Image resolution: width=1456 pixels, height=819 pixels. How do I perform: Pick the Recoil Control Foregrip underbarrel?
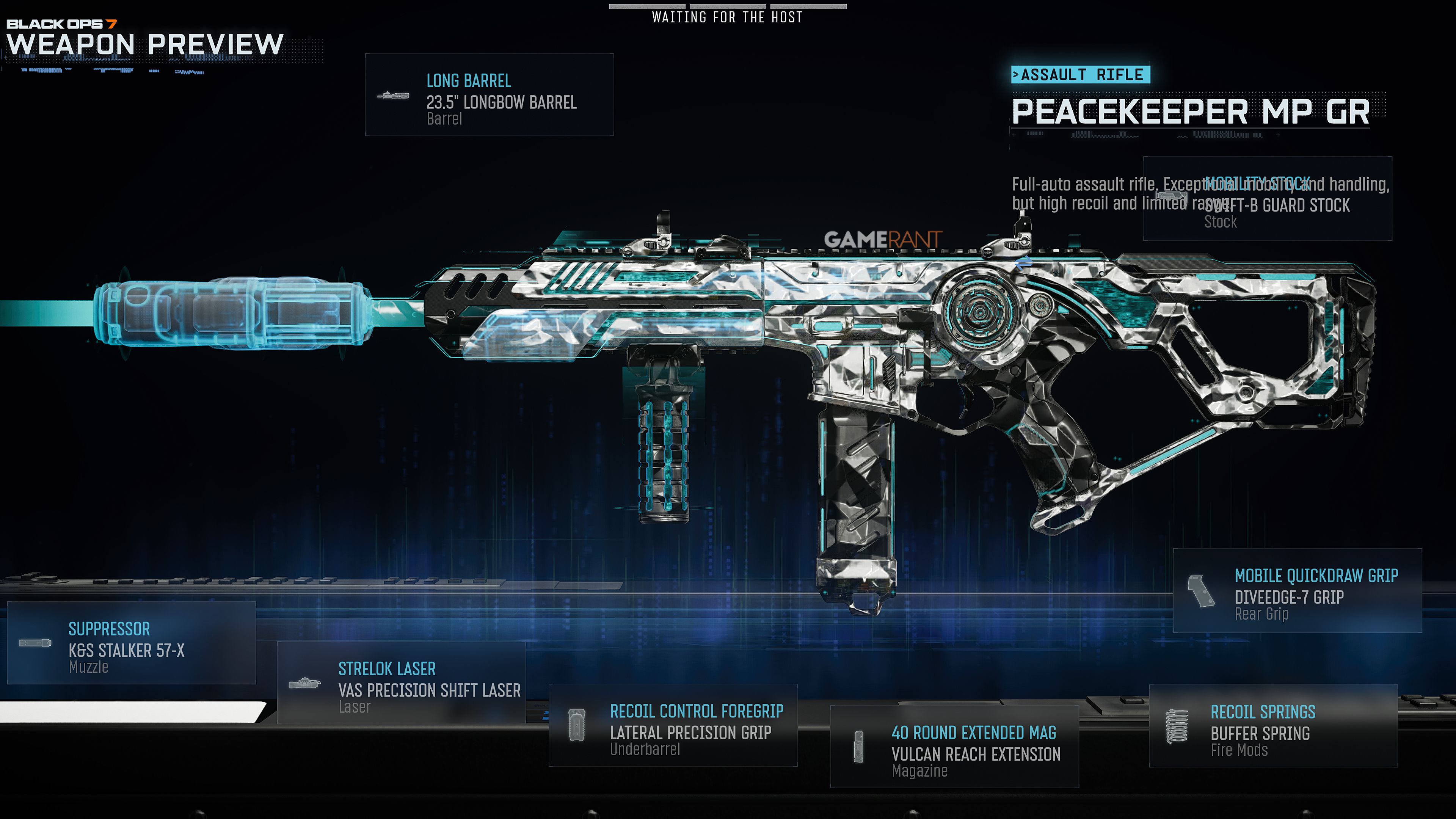pos(673,725)
